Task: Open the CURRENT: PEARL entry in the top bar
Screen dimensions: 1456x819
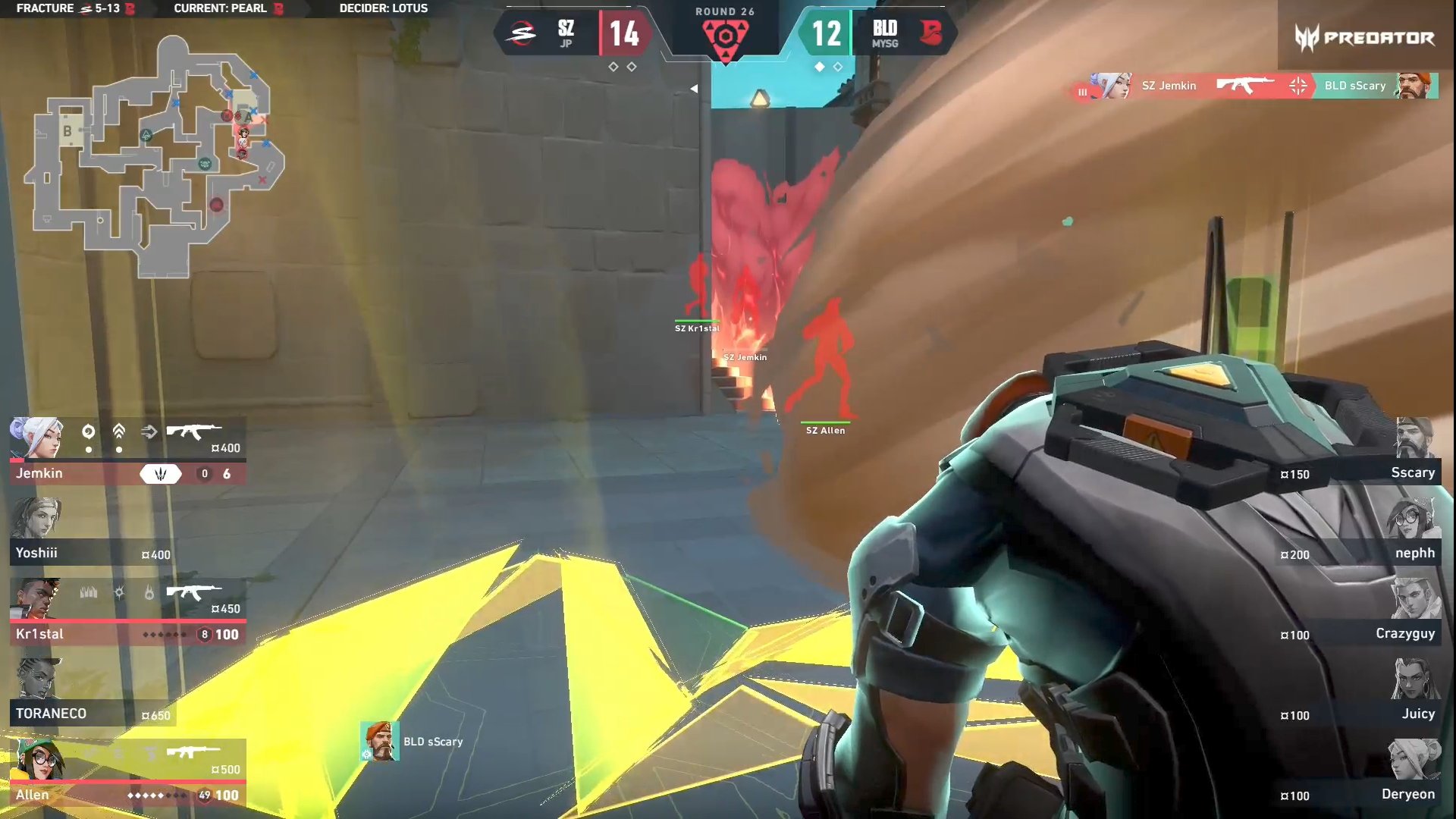Action: (x=220, y=9)
